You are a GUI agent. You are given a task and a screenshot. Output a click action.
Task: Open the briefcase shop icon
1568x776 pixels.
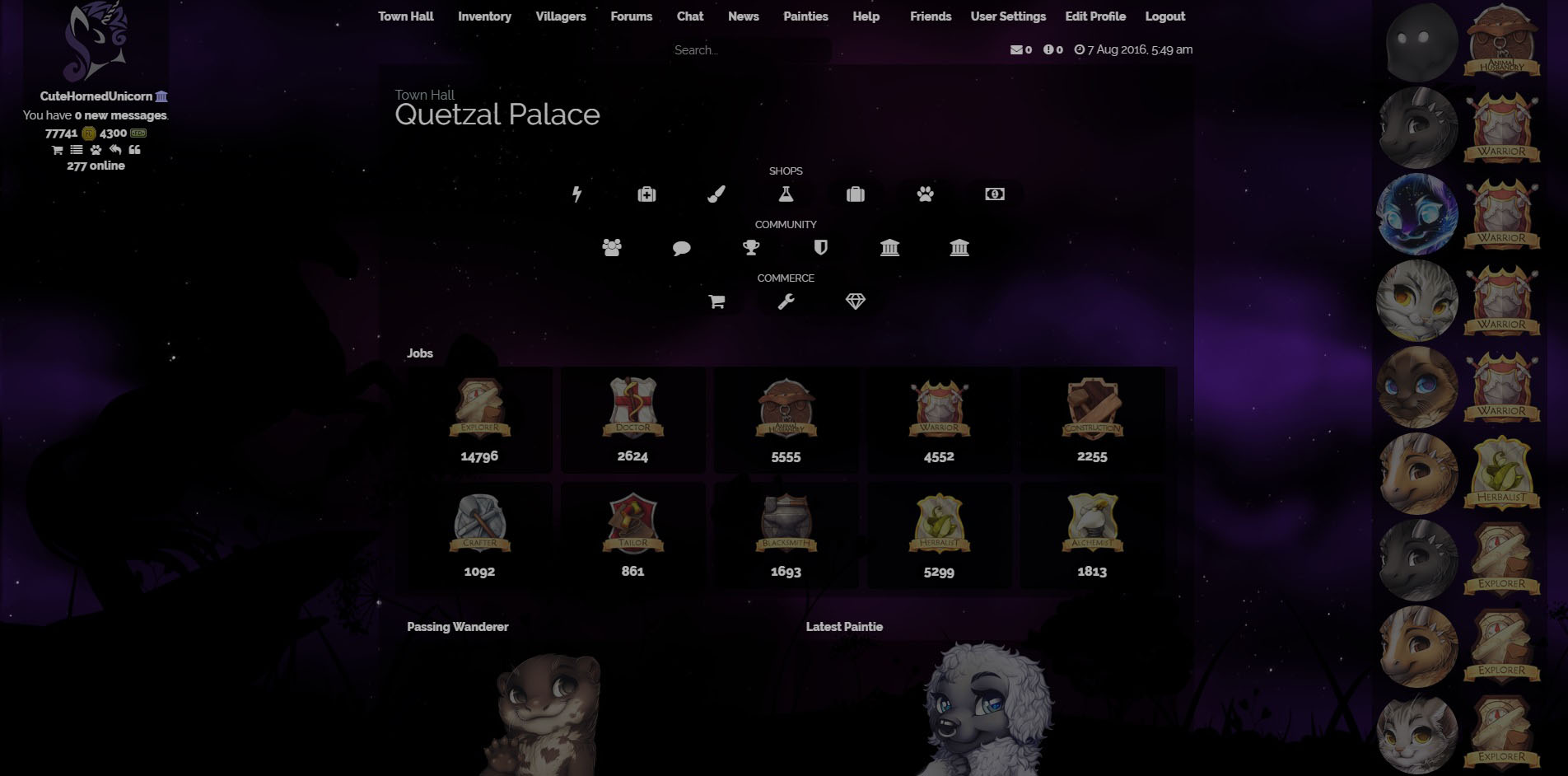[856, 194]
